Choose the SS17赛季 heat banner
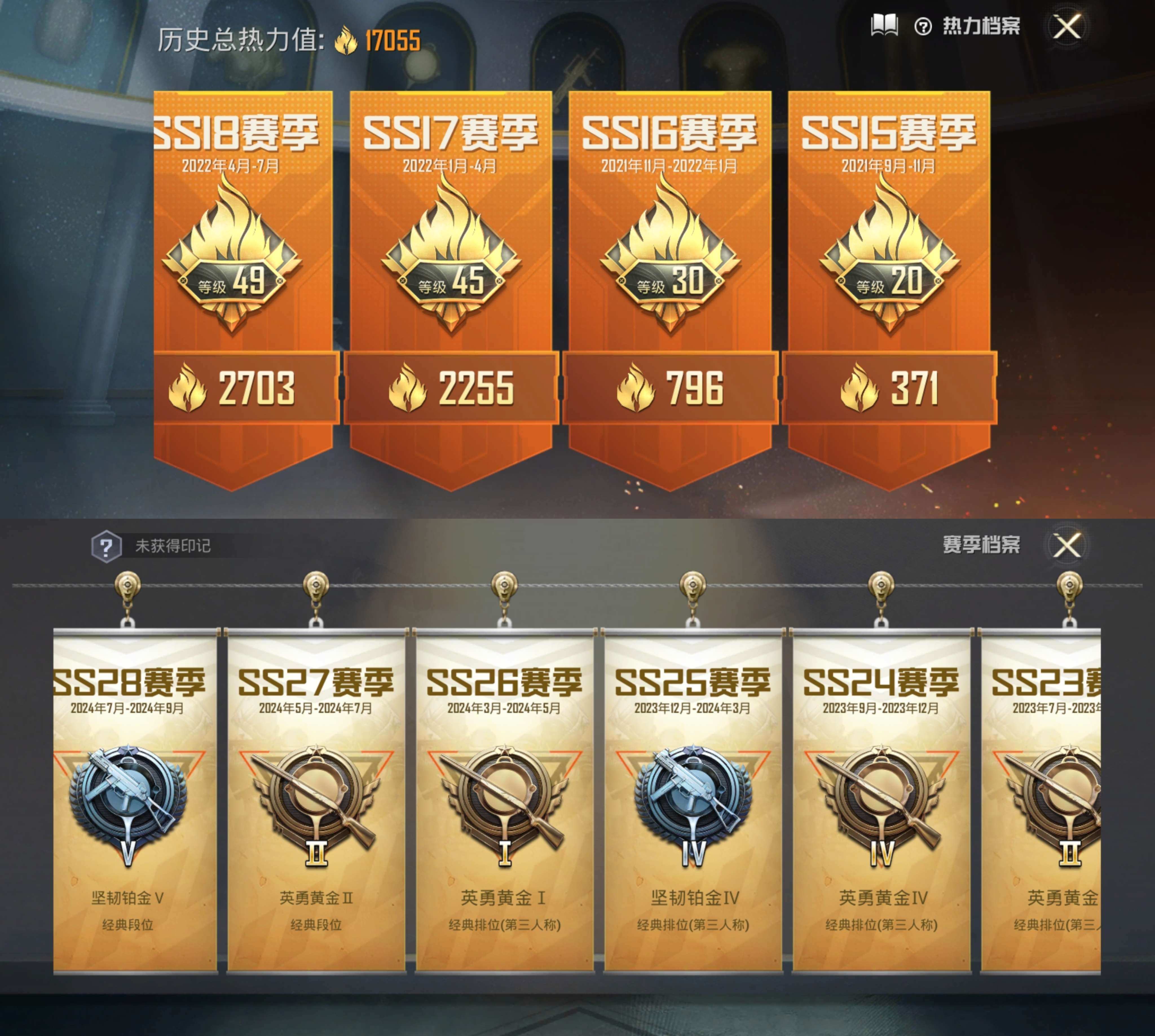Viewport: 1155px width, 1036px height. click(451, 285)
